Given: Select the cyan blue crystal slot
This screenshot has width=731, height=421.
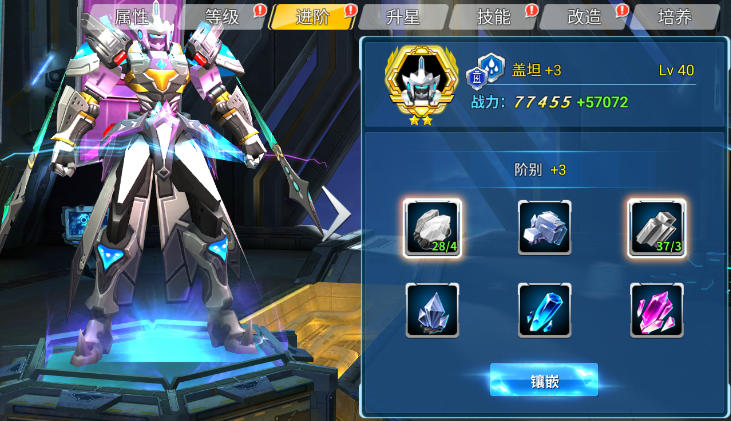Looking at the screenshot, I should [x=544, y=310].
